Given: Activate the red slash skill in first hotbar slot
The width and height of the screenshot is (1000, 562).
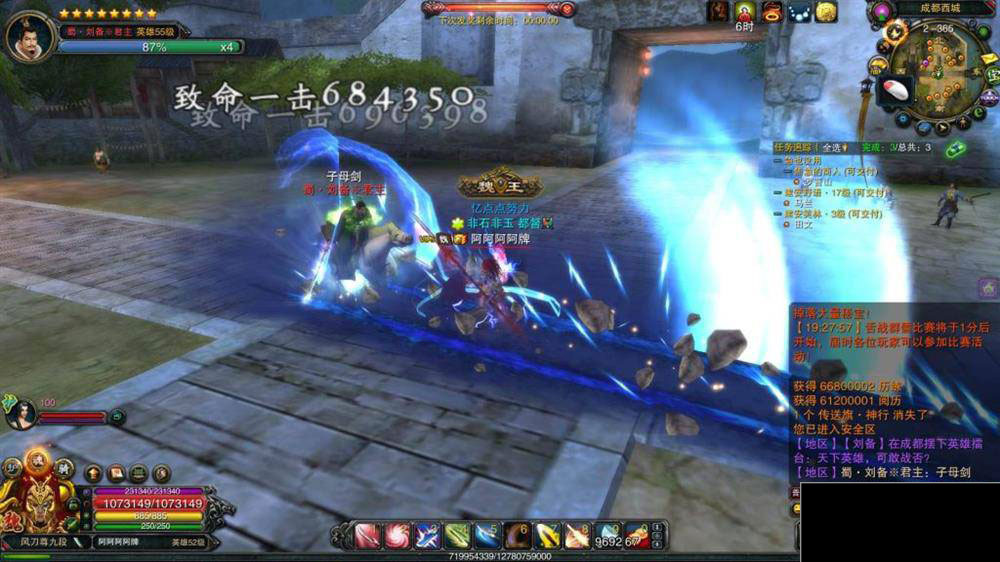Looking at the screenshot, I should tap(368, 536).
